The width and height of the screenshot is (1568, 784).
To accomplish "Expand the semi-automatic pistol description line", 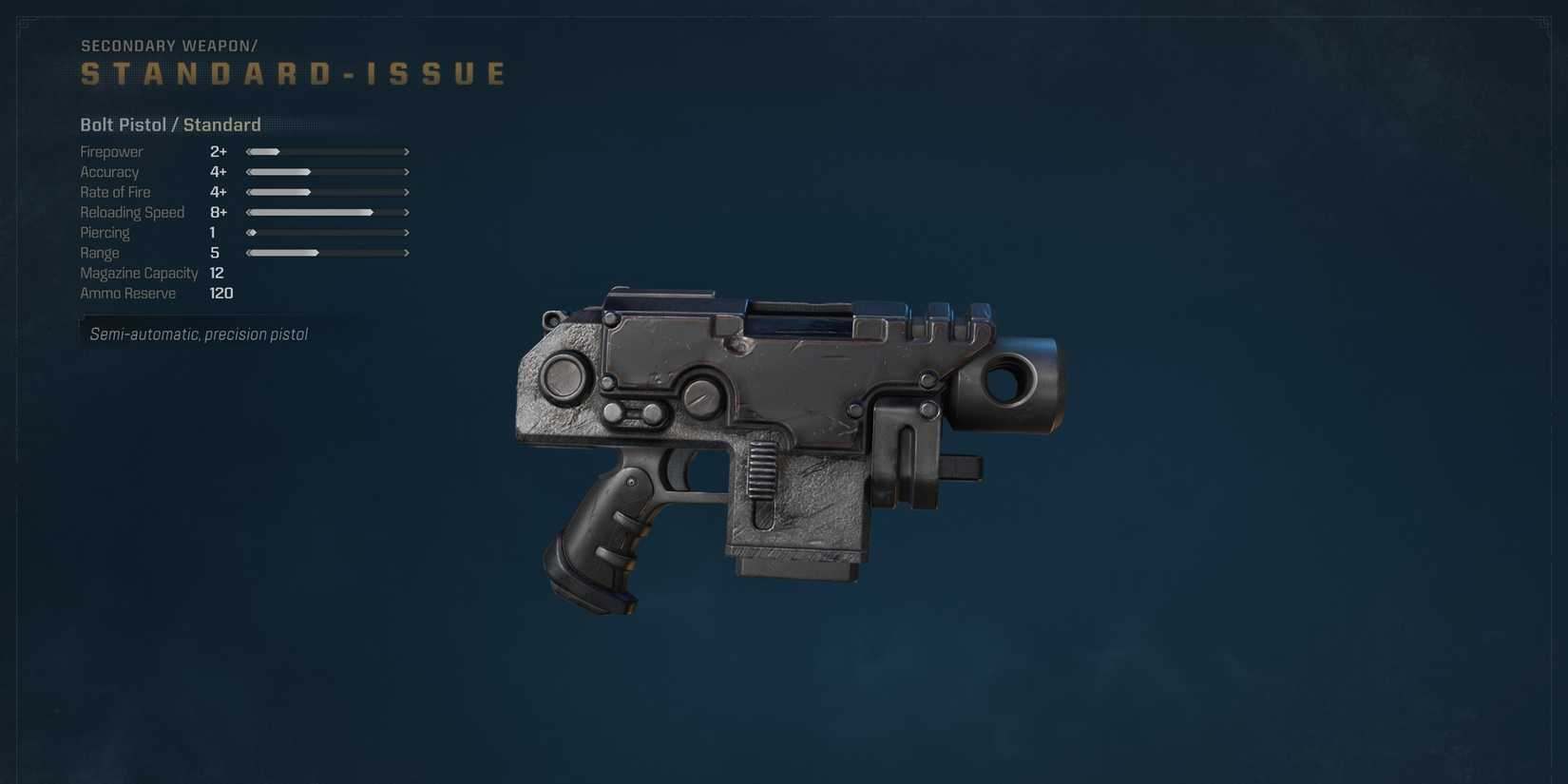I will point(199,334).
